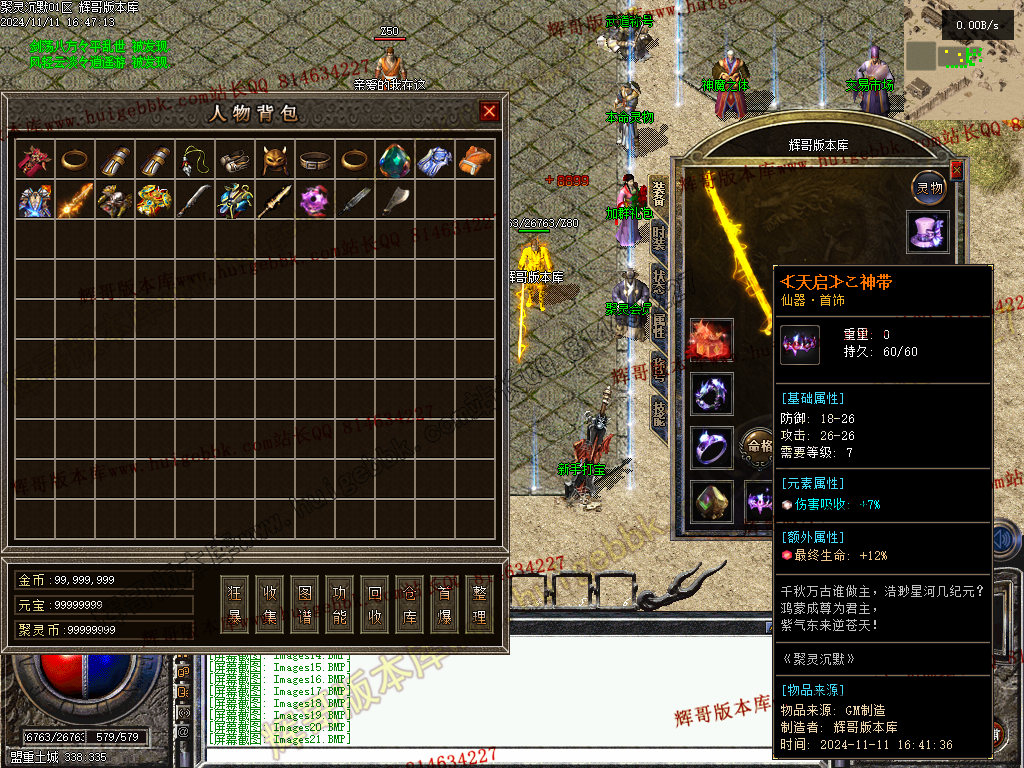Viewport: 1024px width, 768px height.
Task: Select the purple top hat equipment slot
Action: tap(928, 231)
